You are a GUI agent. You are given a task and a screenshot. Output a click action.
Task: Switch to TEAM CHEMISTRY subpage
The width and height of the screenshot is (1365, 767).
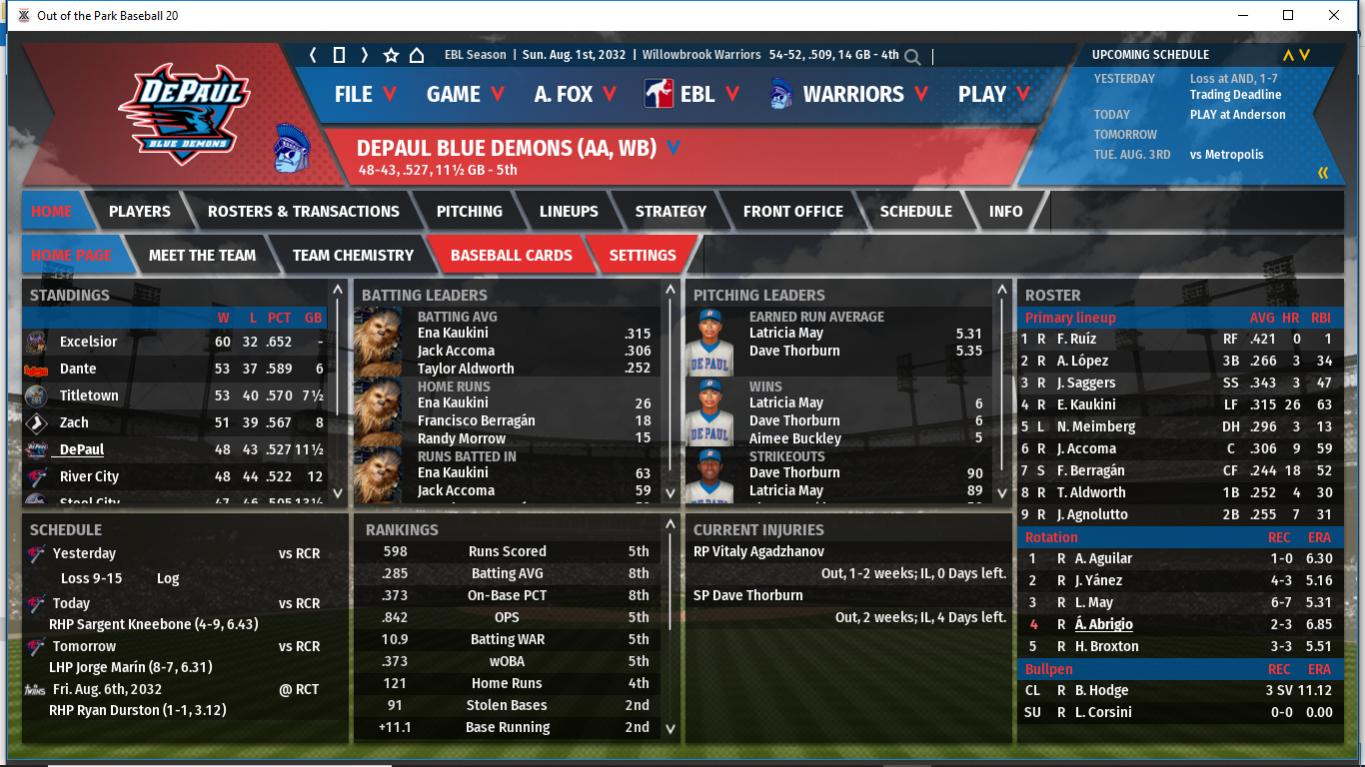(352, 255)
